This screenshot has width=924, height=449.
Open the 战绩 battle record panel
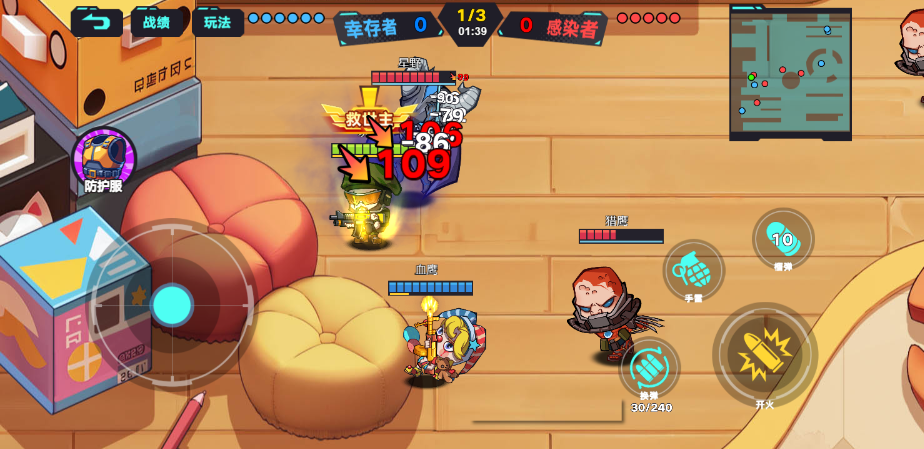click(157, 22)
